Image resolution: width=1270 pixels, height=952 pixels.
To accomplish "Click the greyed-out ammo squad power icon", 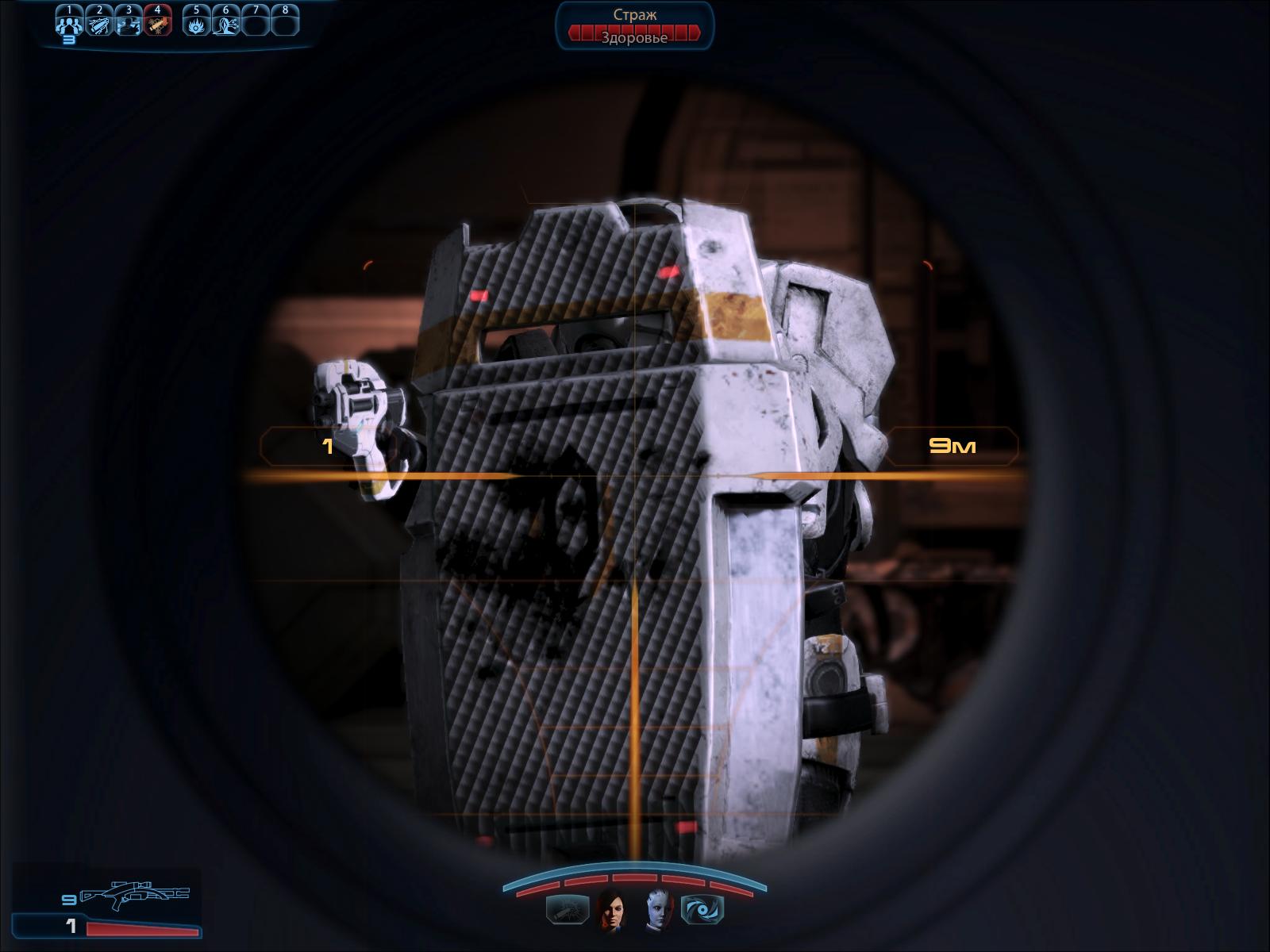I will point(568,909).
